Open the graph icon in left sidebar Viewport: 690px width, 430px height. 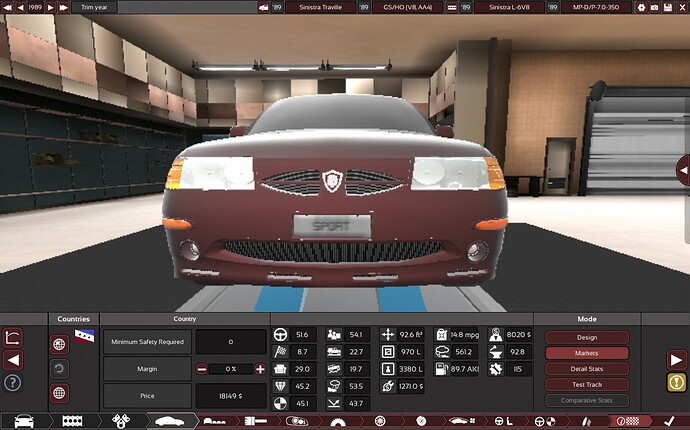point(13,338)
